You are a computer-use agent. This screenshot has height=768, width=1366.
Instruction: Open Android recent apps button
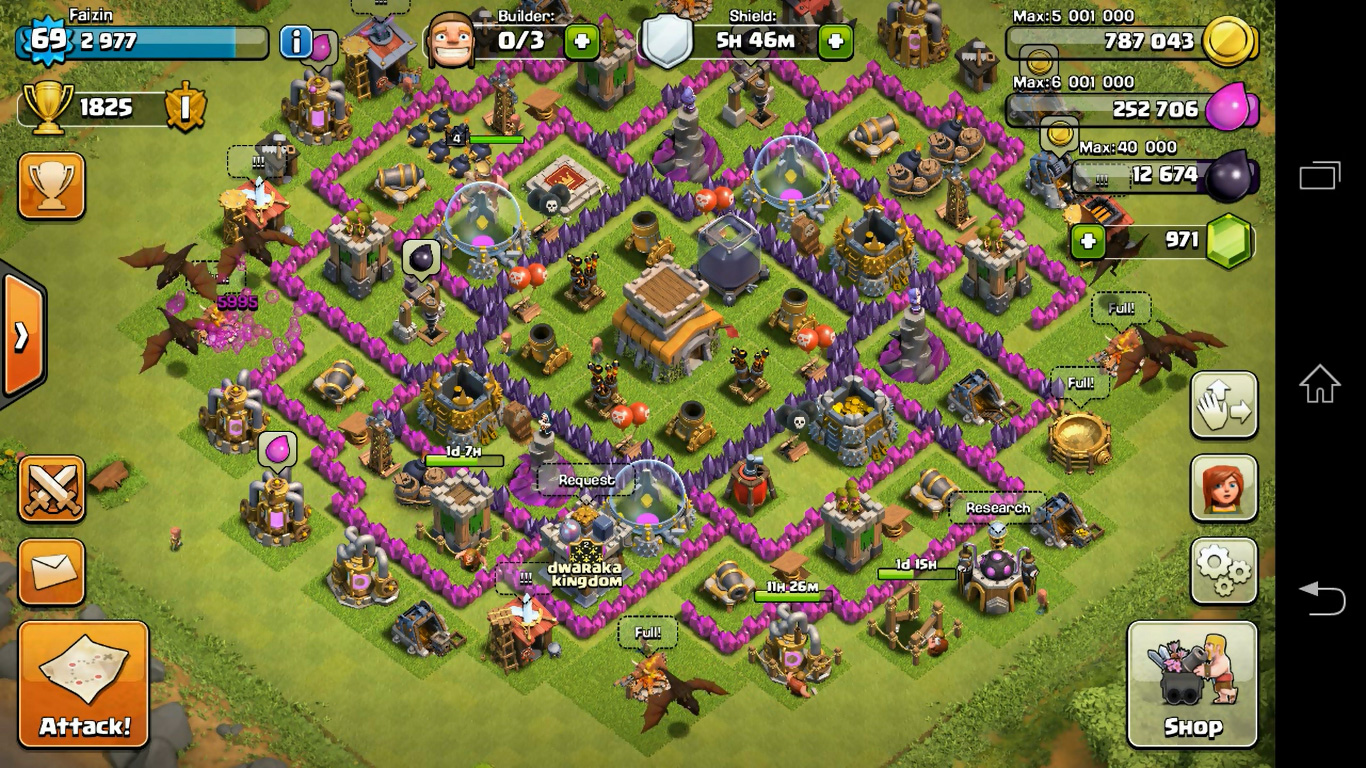click(x=1320, y=176)
